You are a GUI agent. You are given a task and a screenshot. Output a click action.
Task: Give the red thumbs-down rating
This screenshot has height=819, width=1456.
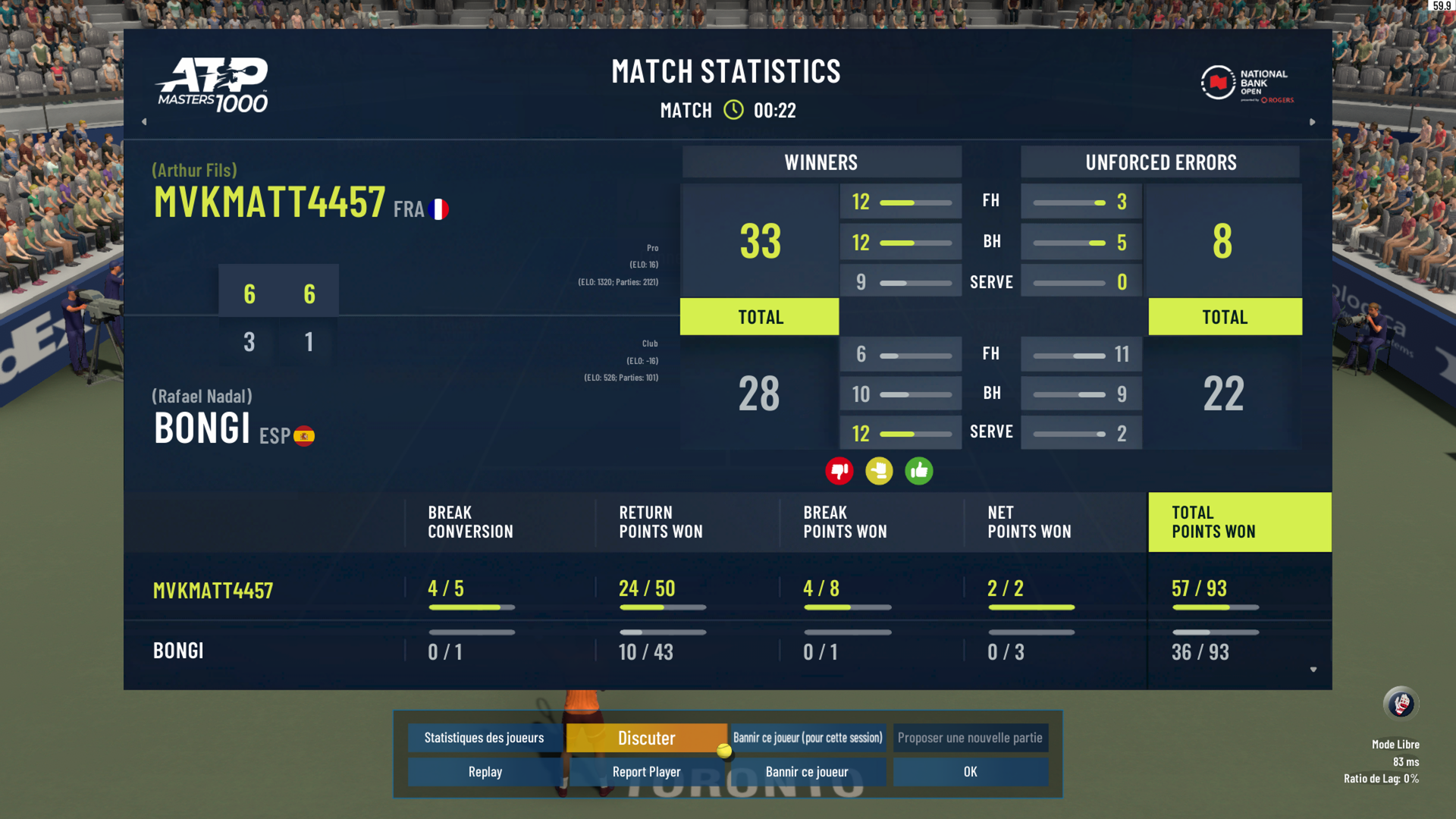click(x=839, y=471)
